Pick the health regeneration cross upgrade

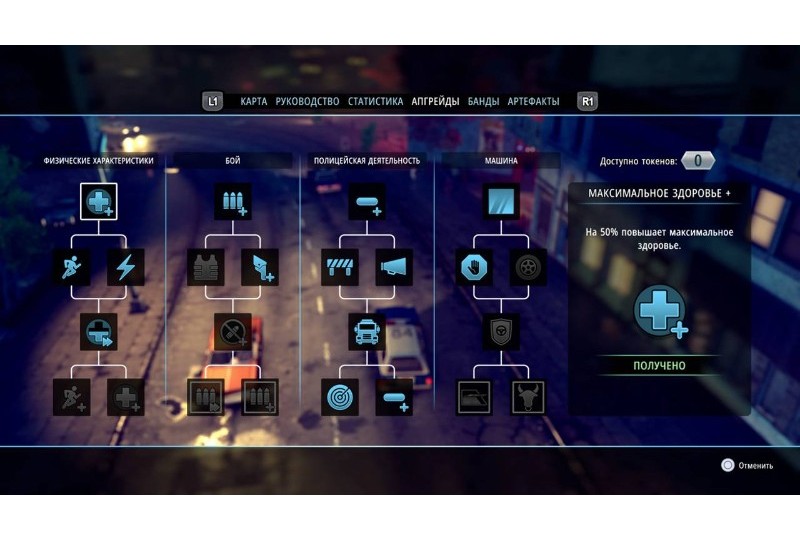[x=99, y=331]
